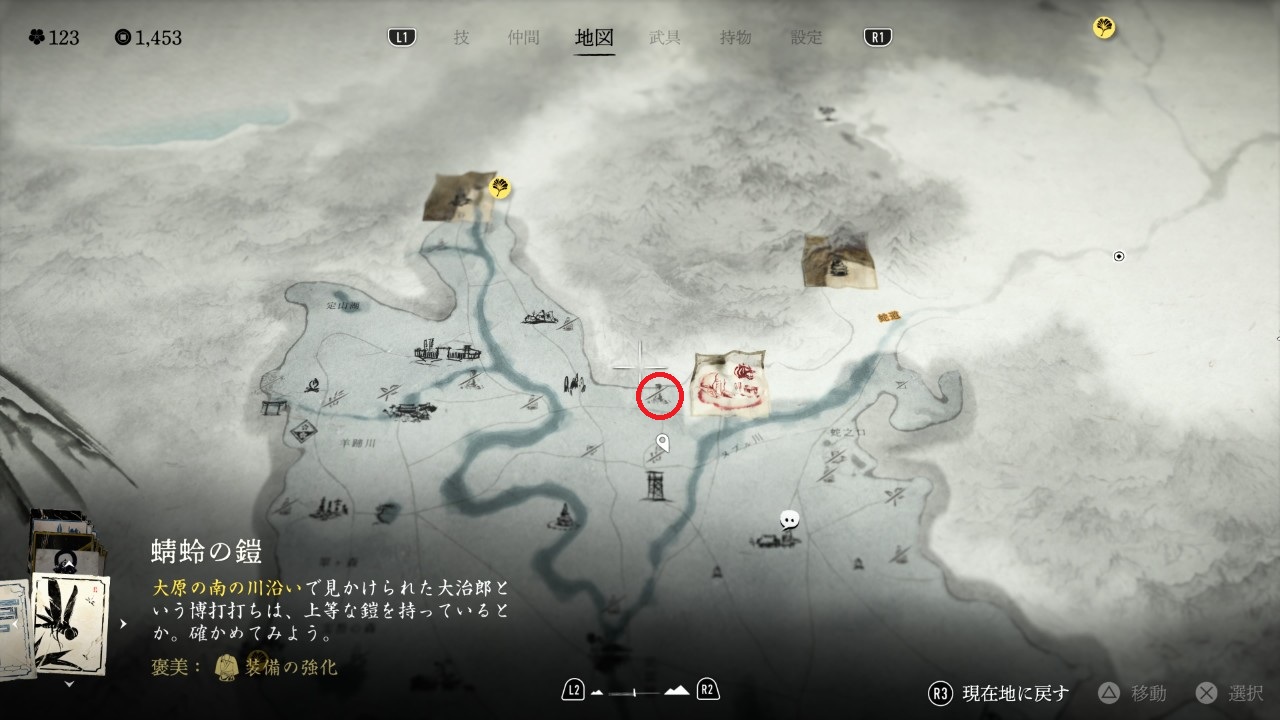Switch to the 武具 tab
This screenshot has width=1280, height=720.
click(665, 38)
